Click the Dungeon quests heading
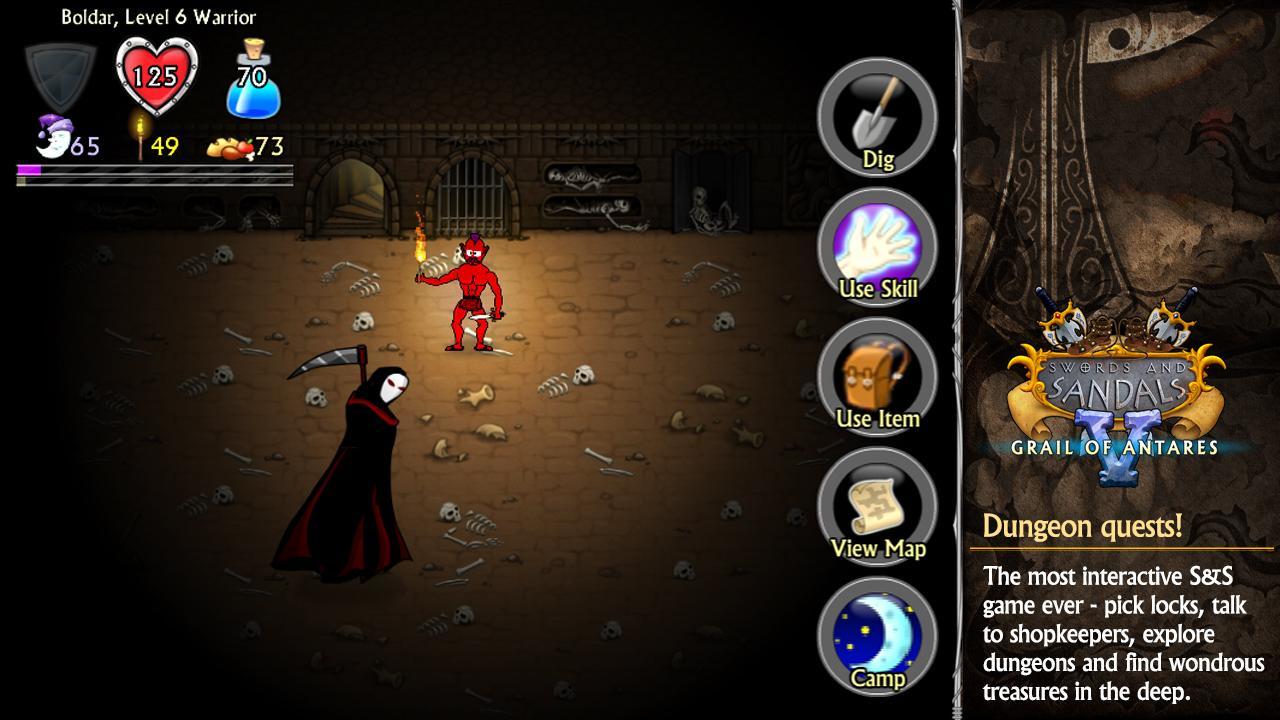Image resolution: width=1280 pixels, height=720 pixels. click(1082, 524)
